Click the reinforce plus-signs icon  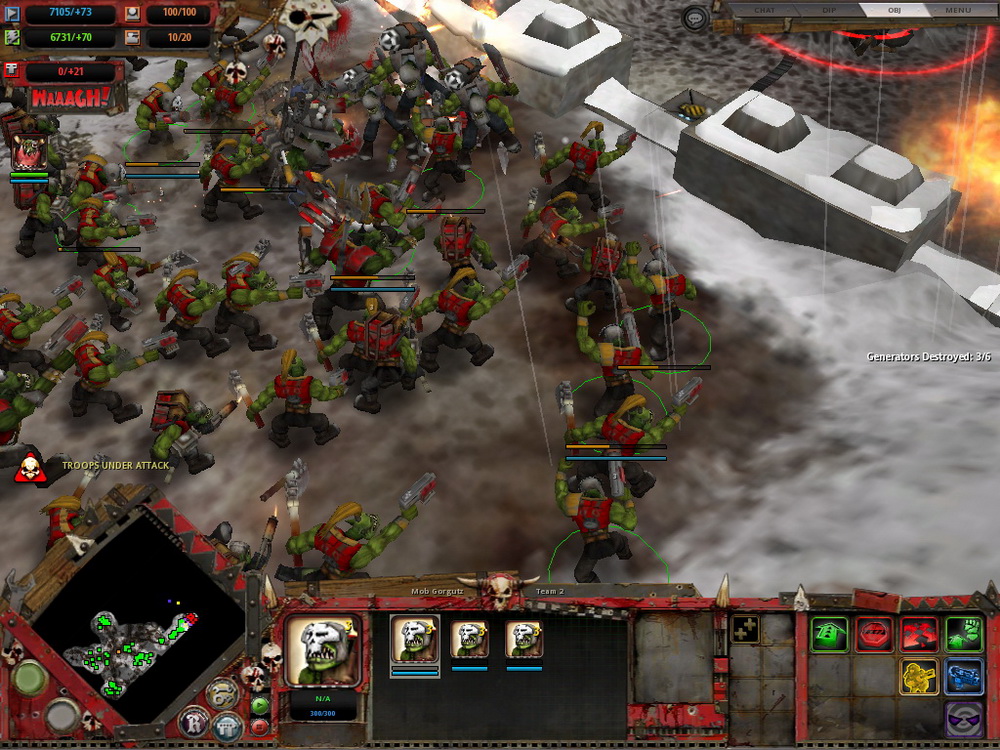click(744, 628)
